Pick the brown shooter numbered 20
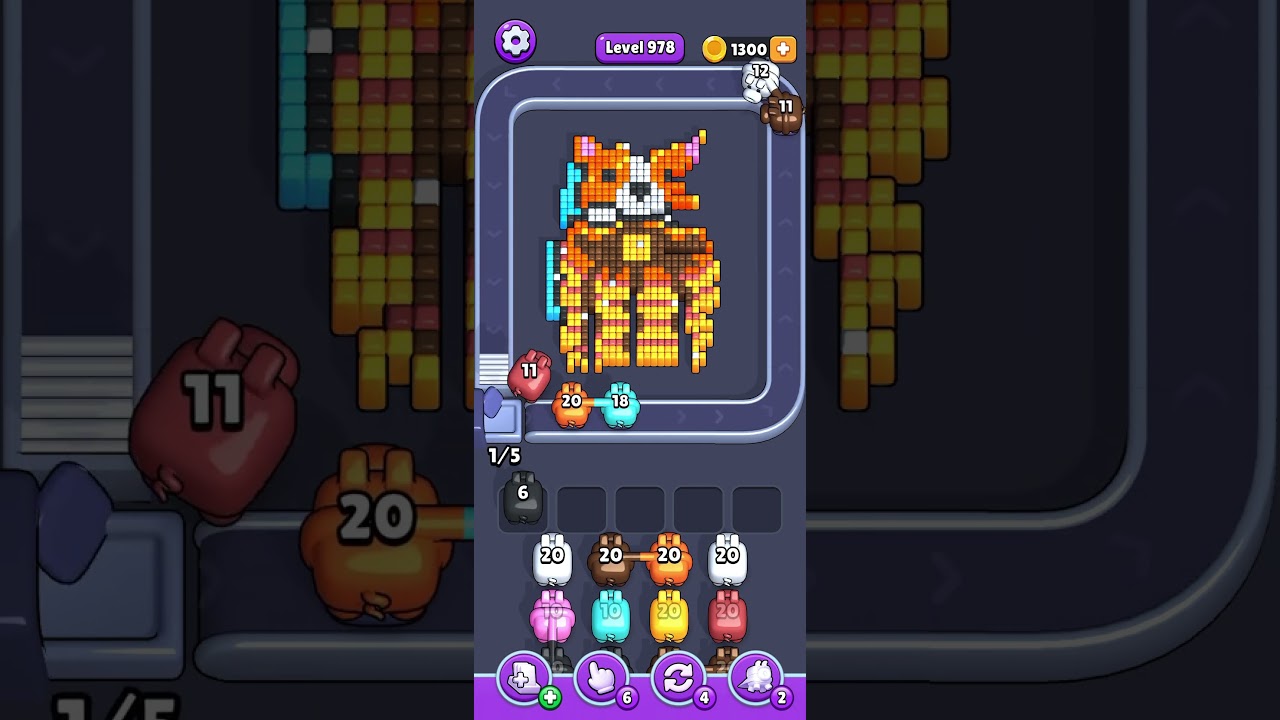 pyautogui.click(x=610, y=561)
